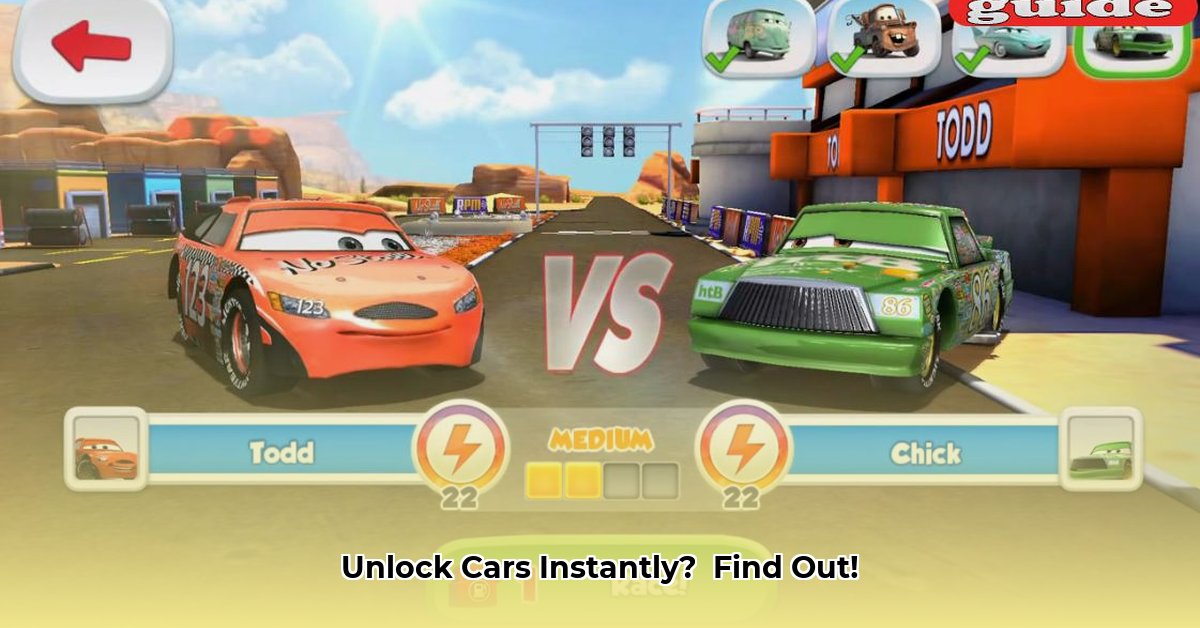This screenshot has width=1200, height=628.
Task: Click Todd's orange car portrait beside his name
Action: [106, 448]
